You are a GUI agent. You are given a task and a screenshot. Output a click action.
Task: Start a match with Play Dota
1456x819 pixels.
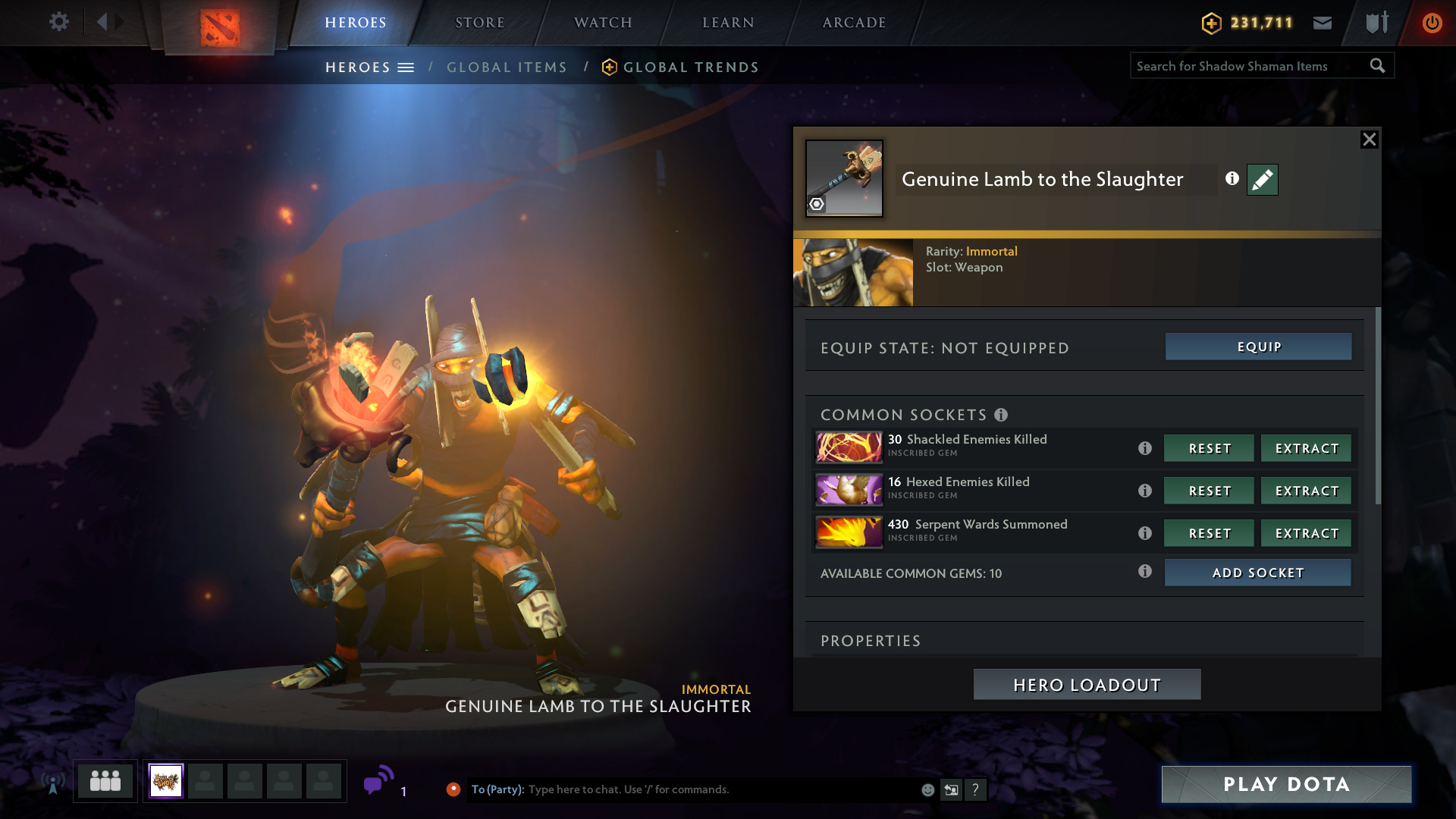tap(1286, 784)
